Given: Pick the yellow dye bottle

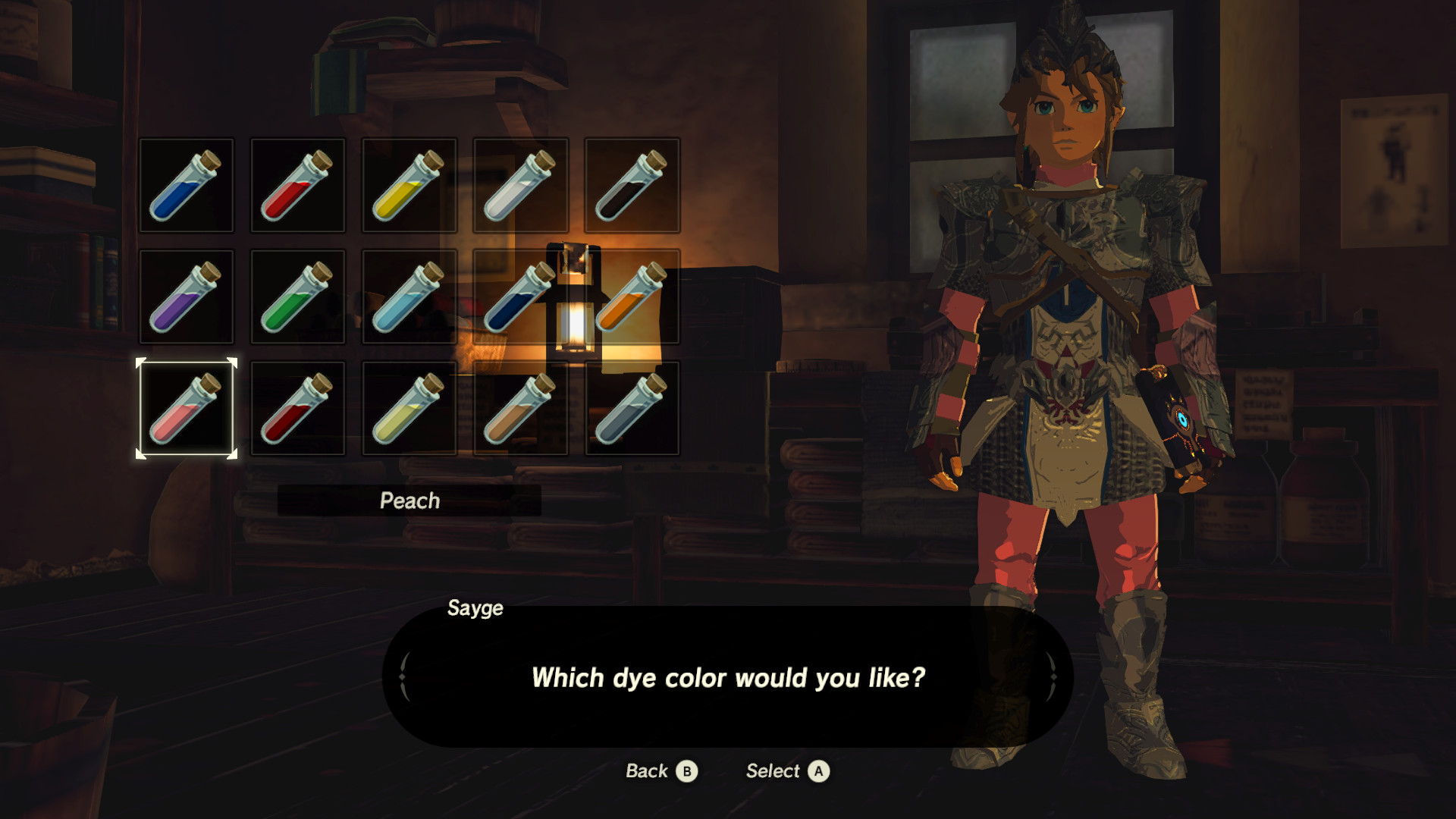Looking at the screenshot, I should [x=409, y=184].
